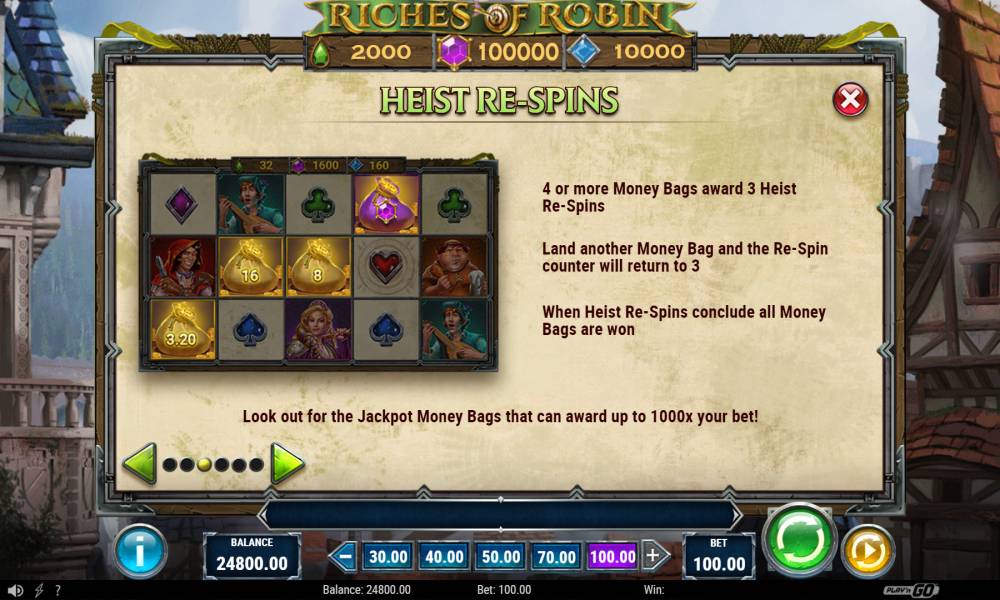The image size is (1000, 600).
Task: Start autoplay with the yellow button
Action: click(x=867, y=551)
